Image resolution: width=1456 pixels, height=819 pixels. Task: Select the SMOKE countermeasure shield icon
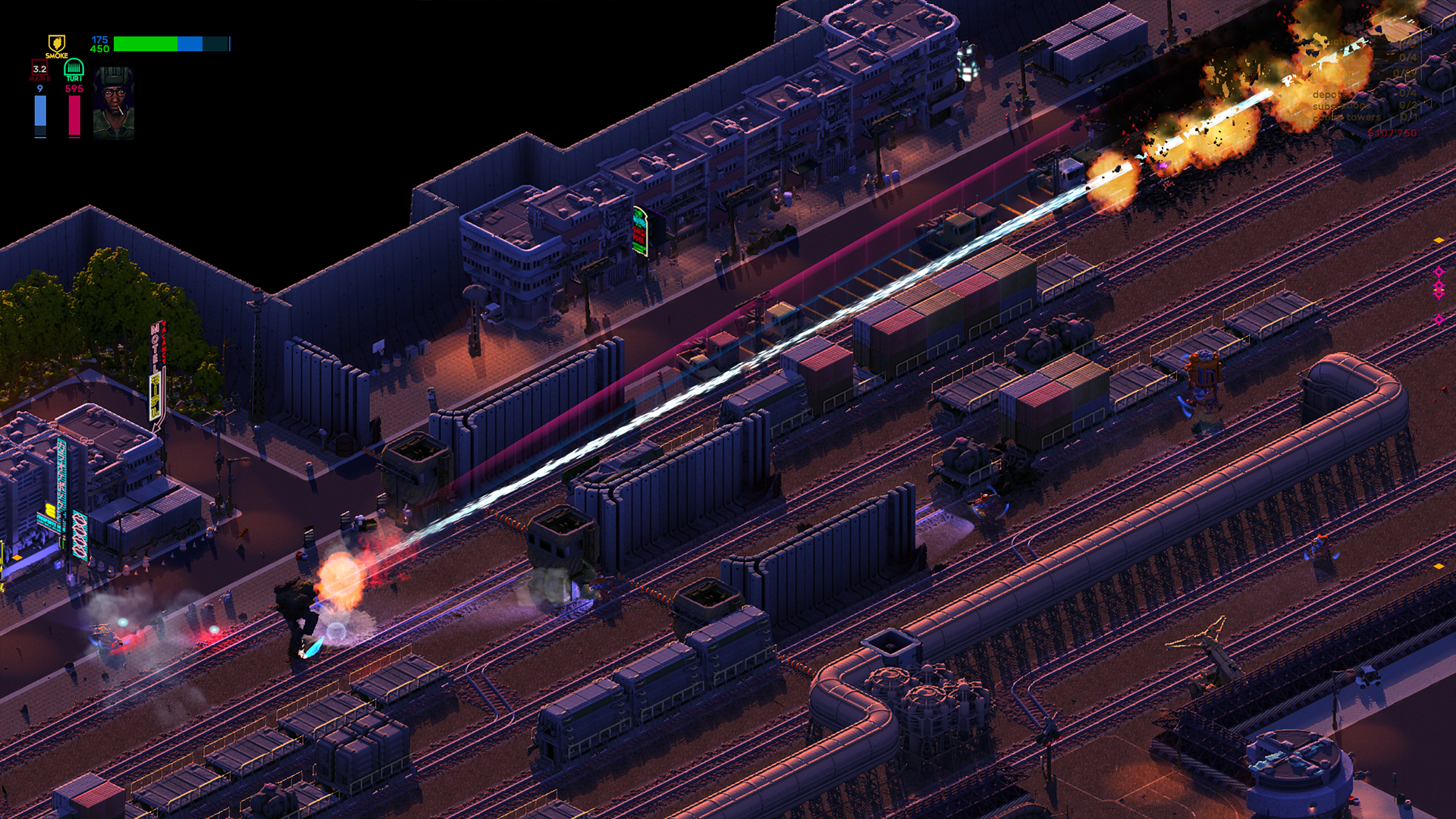tap(57, 43)
